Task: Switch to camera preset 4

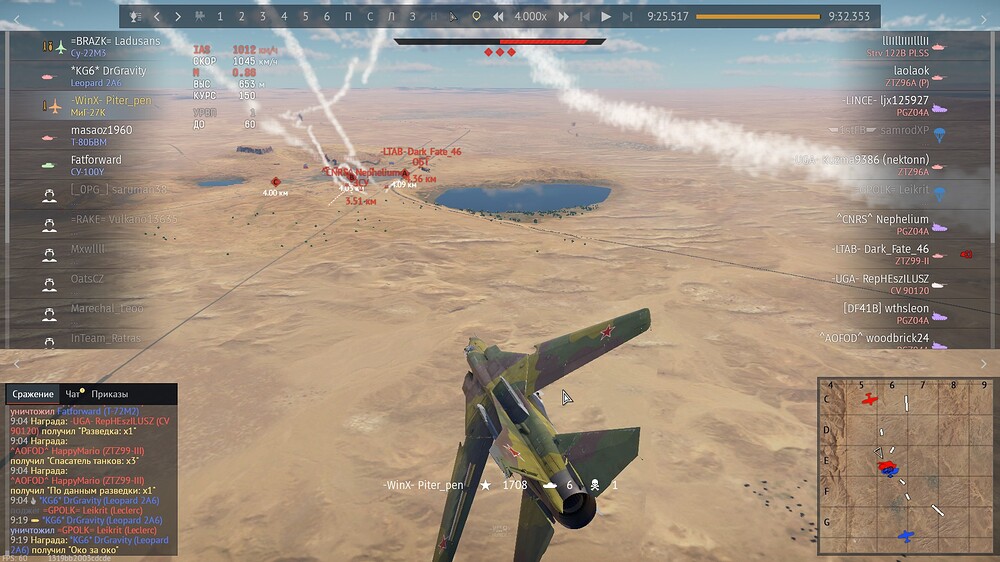Action: pos(284,16)
